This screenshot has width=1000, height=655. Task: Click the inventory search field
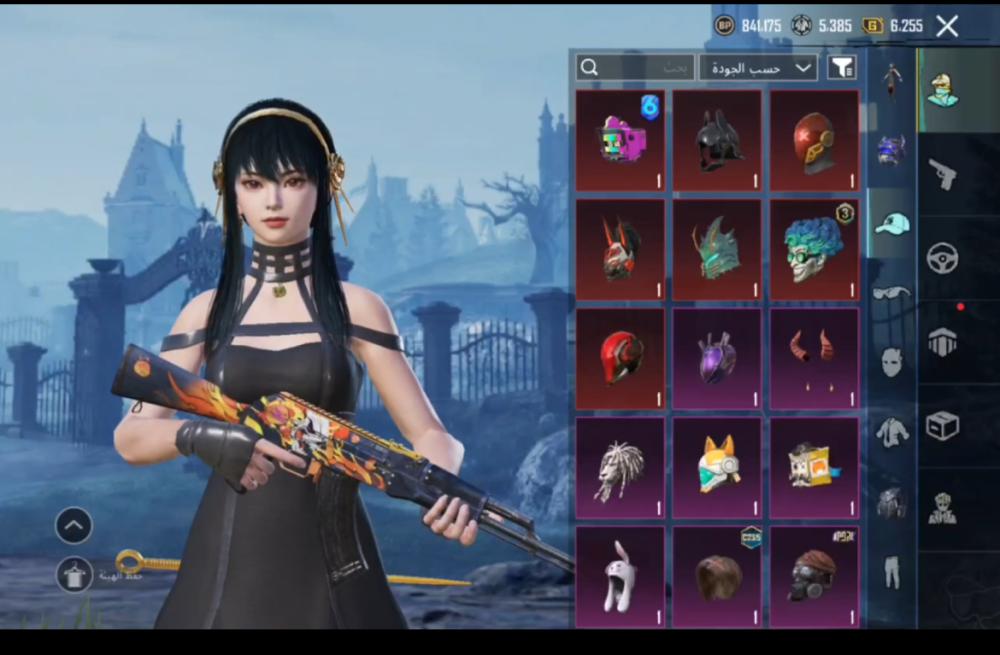coord(635,67)
